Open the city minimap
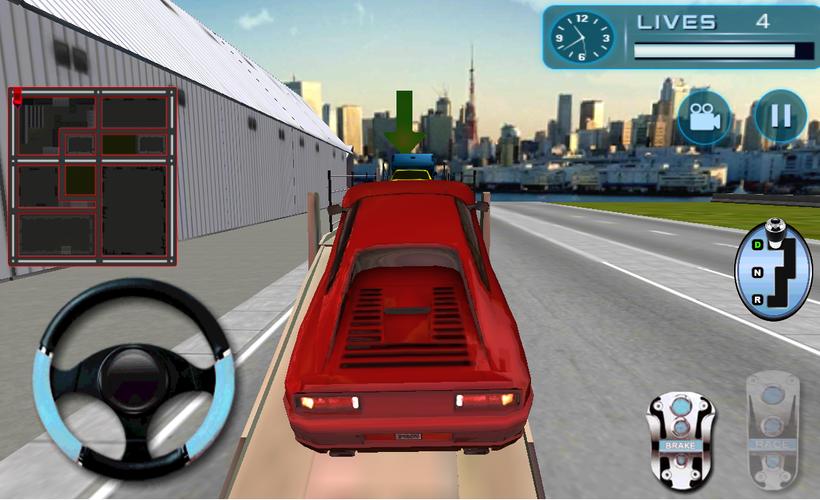 pos(93,176)
